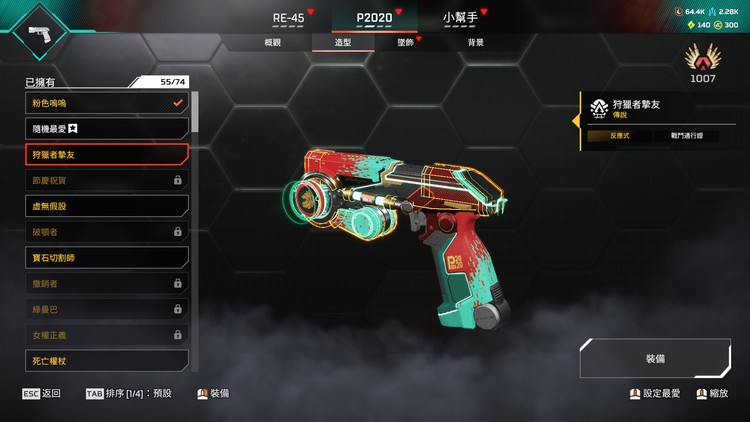Select the 粉色嗚嗚 skin
Image resolution: width=750 pixels, height=422 pixels.
click(107, 103)
